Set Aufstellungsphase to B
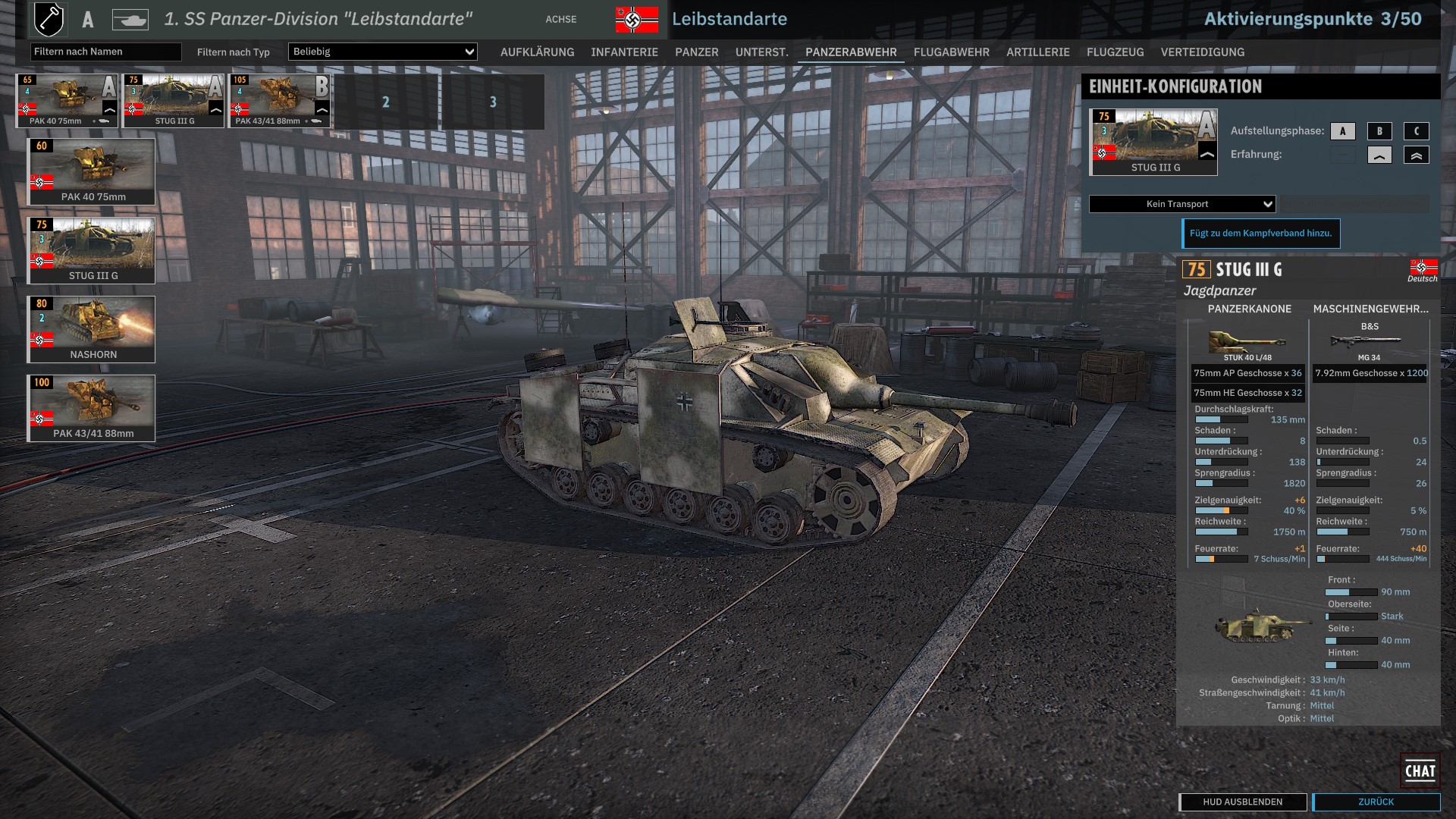The height and width of the screenshot is (819, 1456). pyautogui.click(x=1379, y=131)
